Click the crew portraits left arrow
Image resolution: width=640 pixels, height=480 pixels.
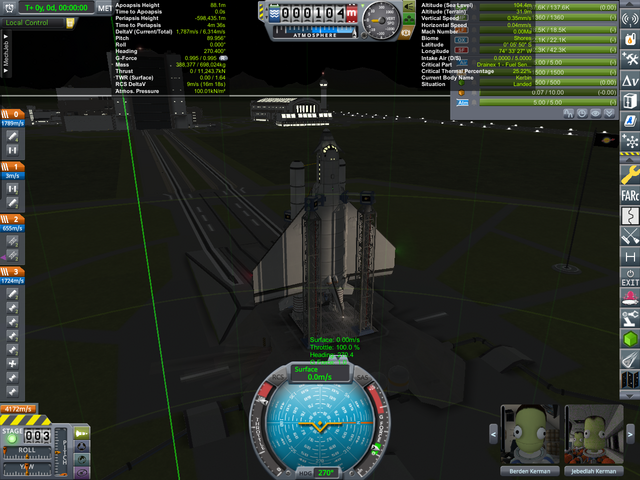coord(493,435)
